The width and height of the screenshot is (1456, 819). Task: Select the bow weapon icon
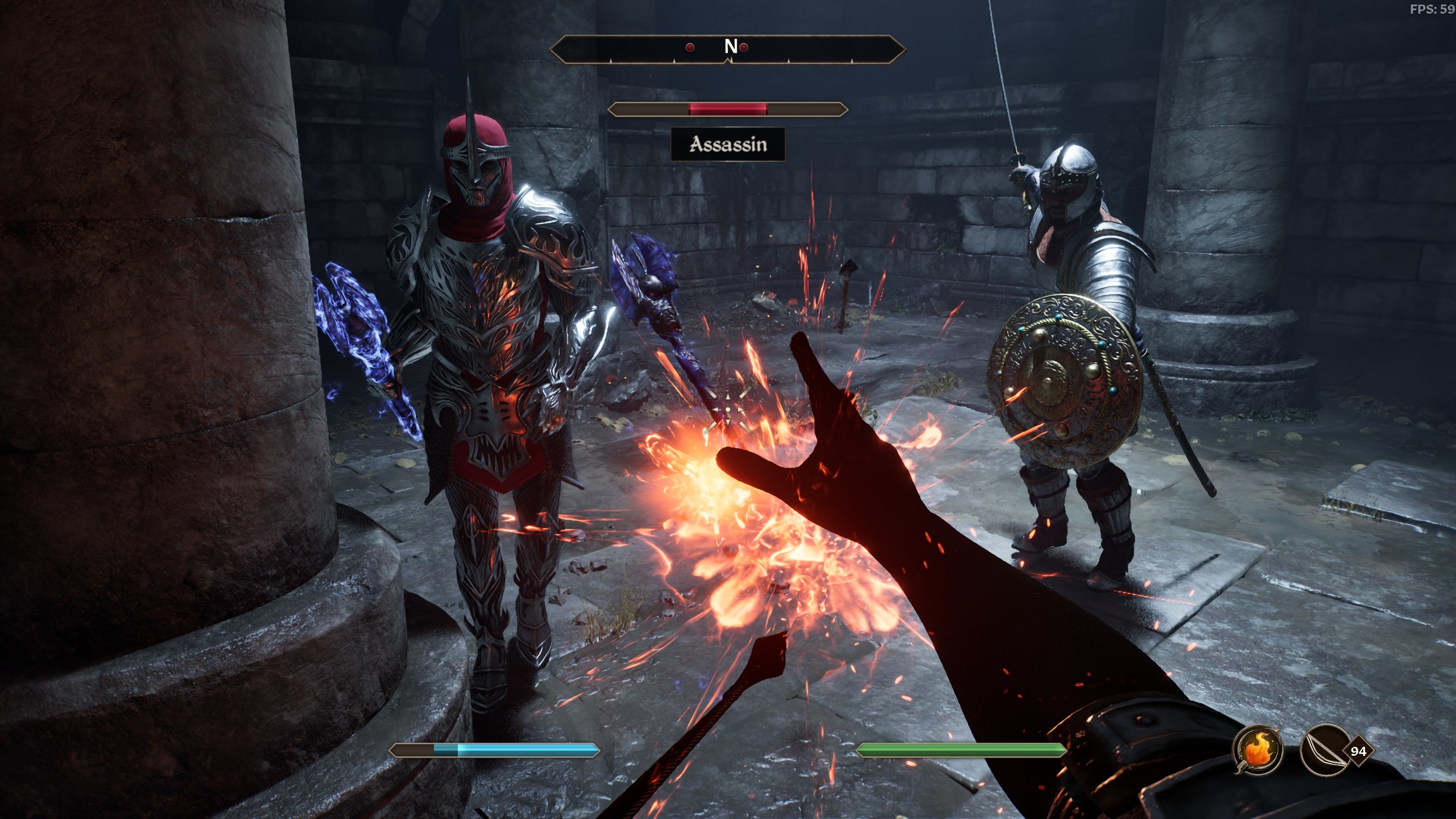pos(1324,750)
